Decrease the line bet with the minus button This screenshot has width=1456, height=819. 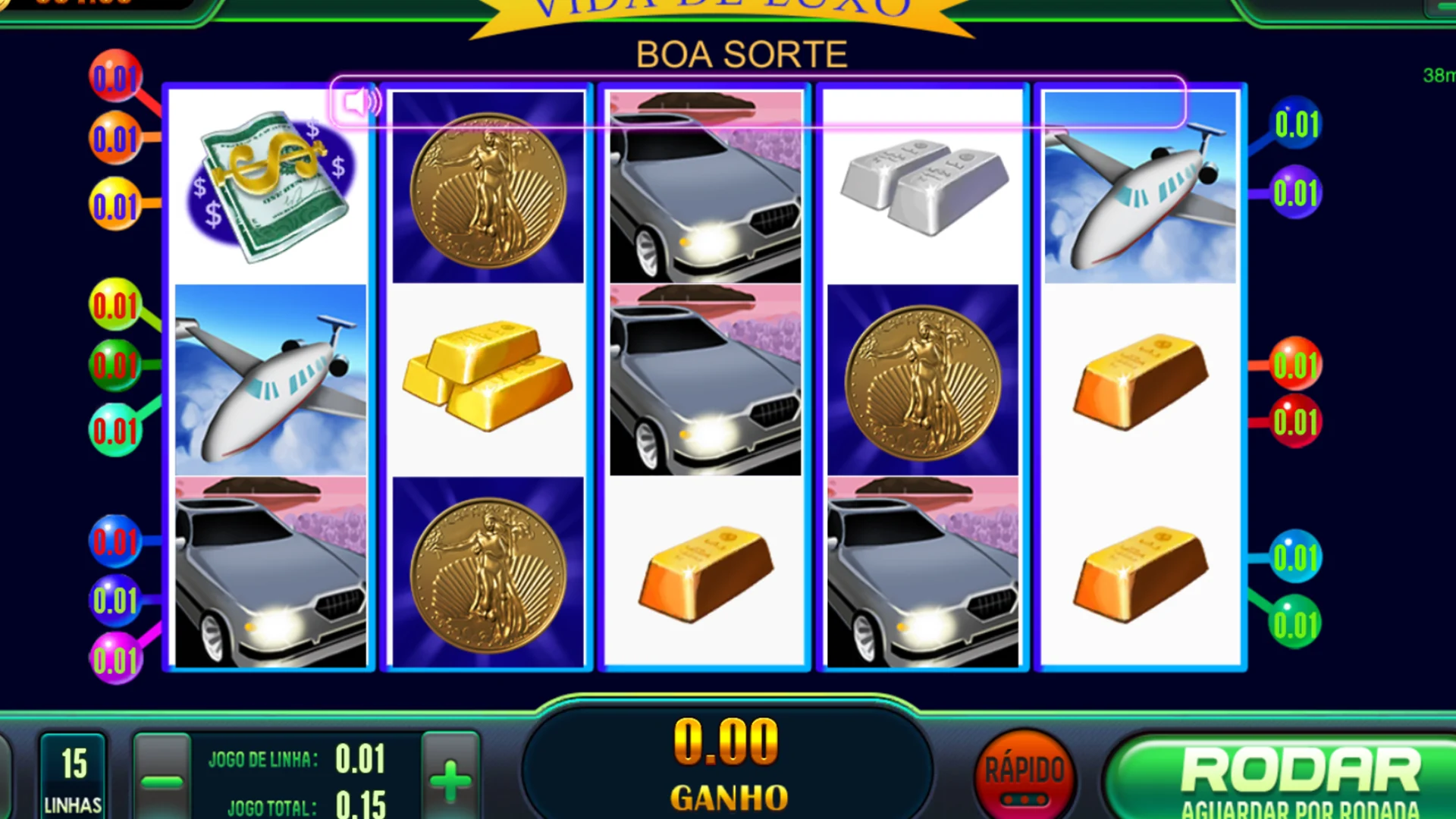(162, 779)
